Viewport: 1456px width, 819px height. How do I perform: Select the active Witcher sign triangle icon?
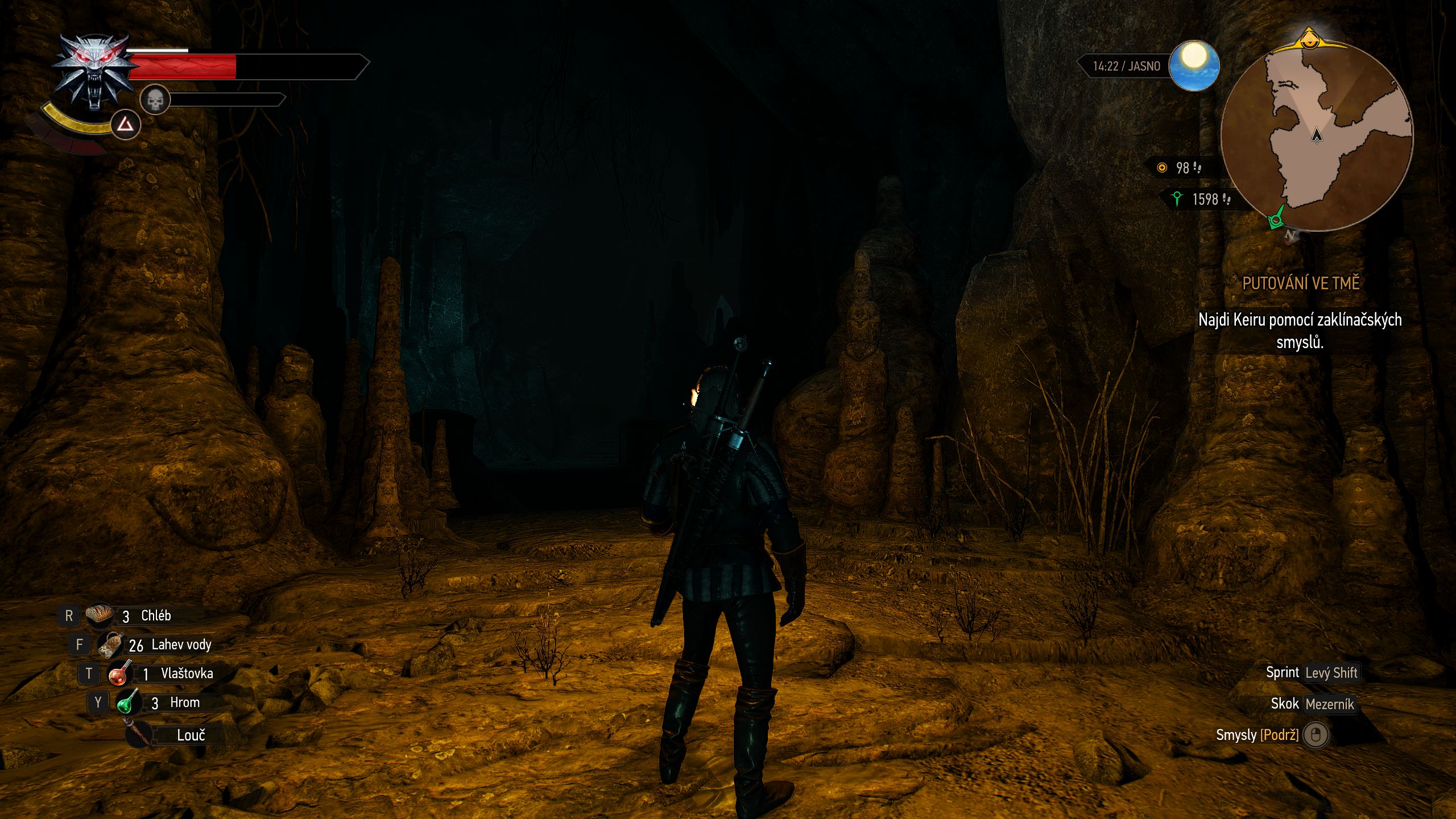click(125, 125)
